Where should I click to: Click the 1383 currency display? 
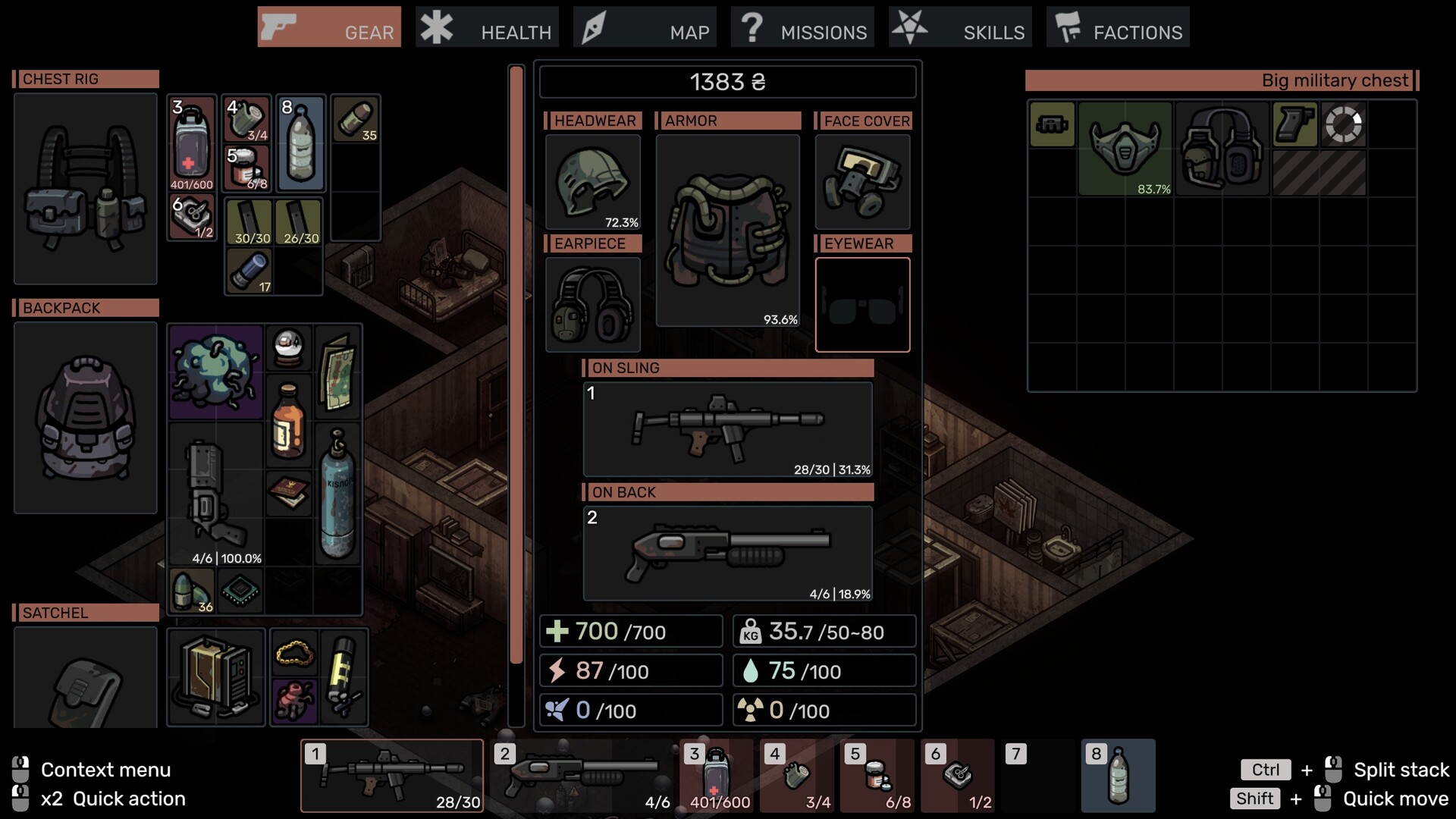(x=726, y=82)
